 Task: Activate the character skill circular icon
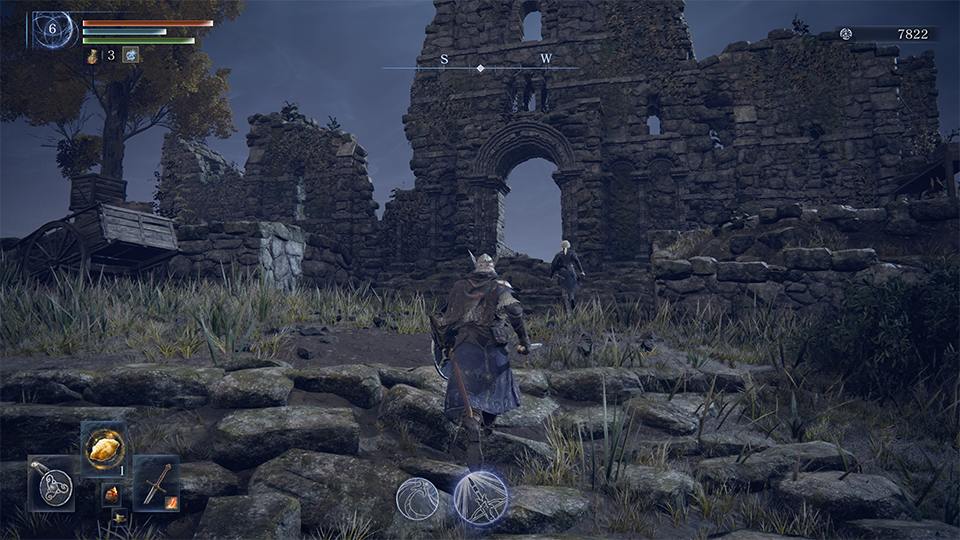pyautogui.click(x=417, y=498)
